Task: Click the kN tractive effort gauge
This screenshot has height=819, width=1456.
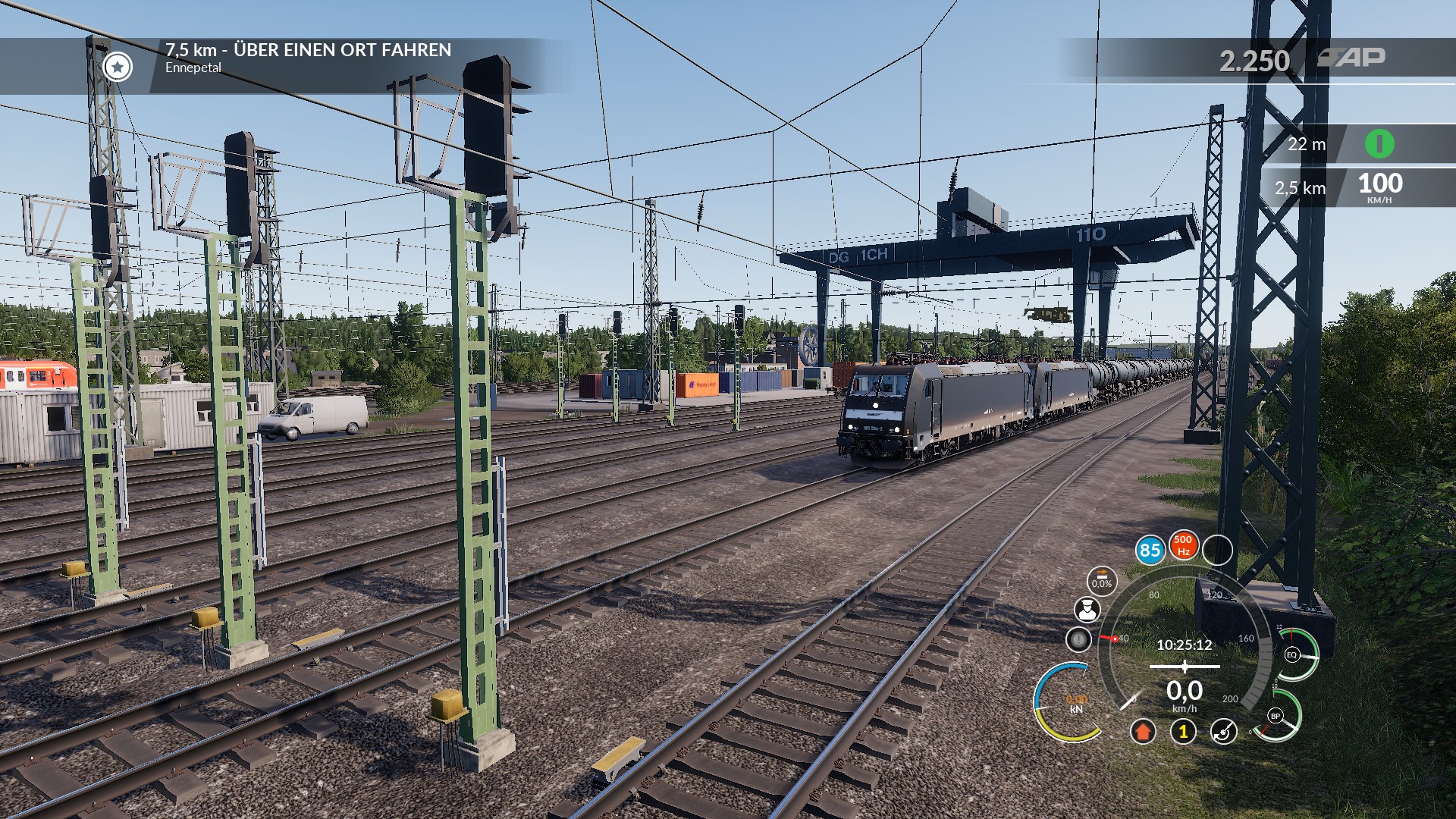Action: pos(1075,704)
